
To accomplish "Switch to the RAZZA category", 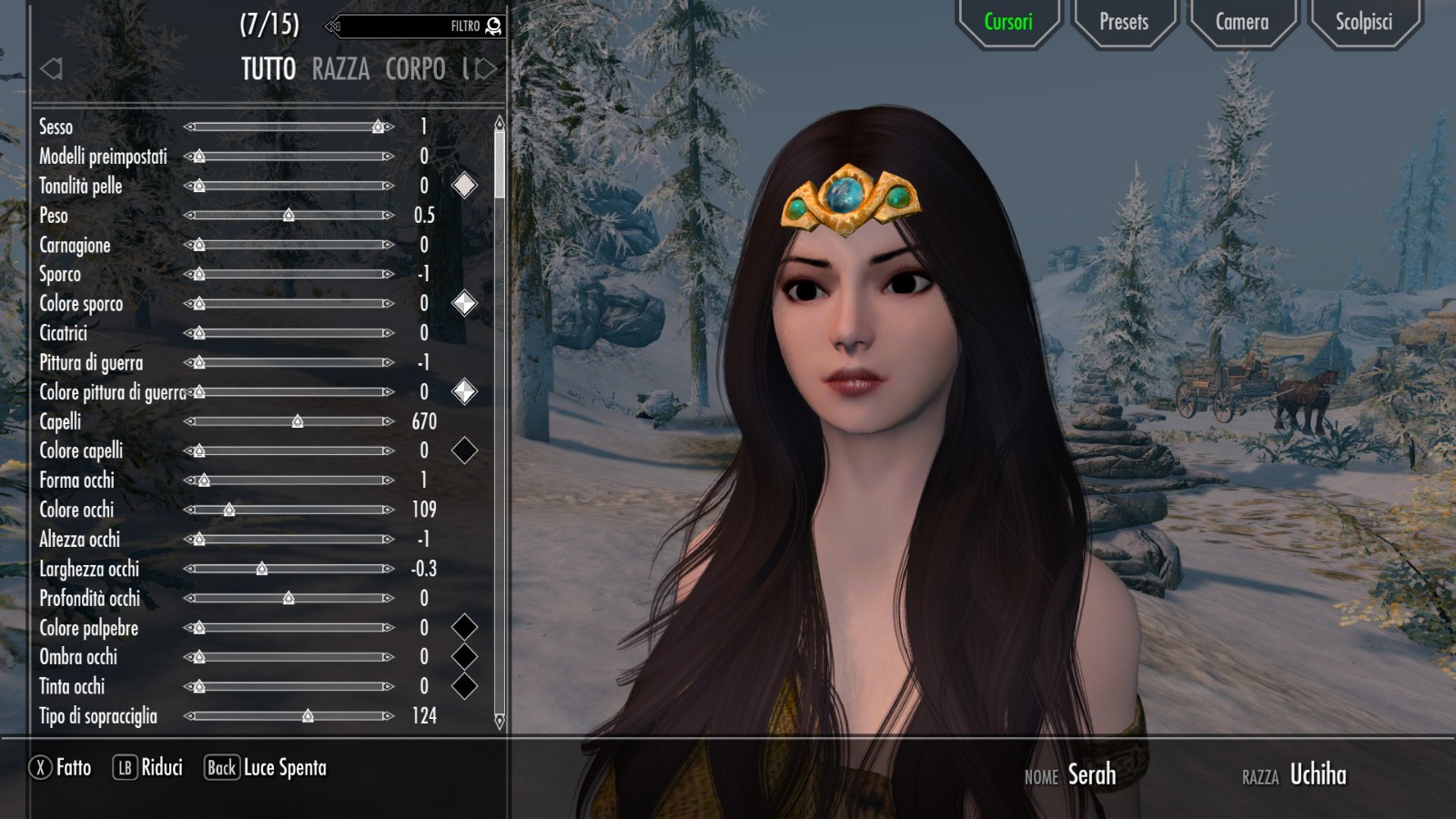I will [x=340, y=69].
